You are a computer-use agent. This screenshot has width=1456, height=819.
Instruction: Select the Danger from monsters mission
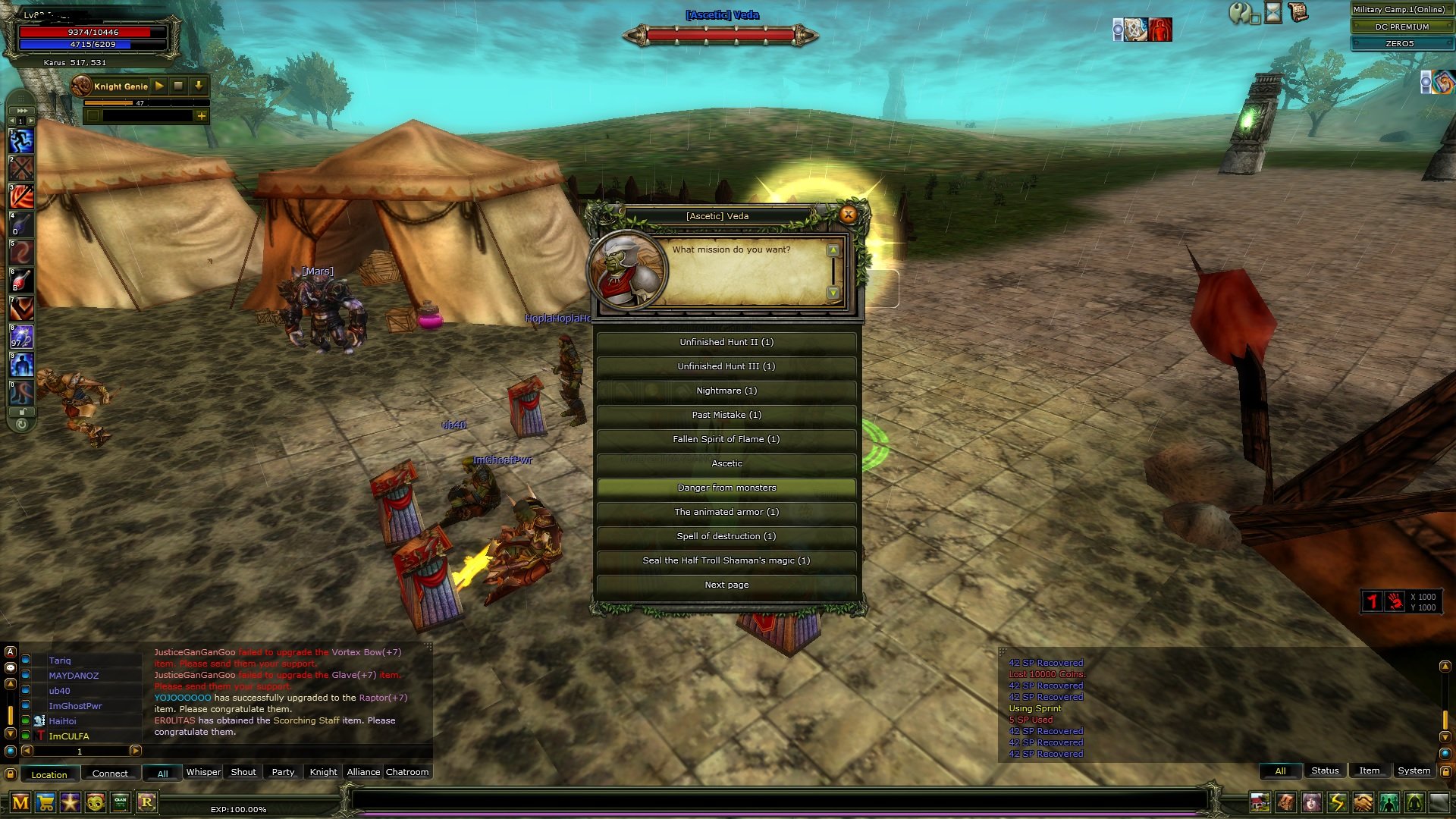pyautogui.click(x=726, y=488)
